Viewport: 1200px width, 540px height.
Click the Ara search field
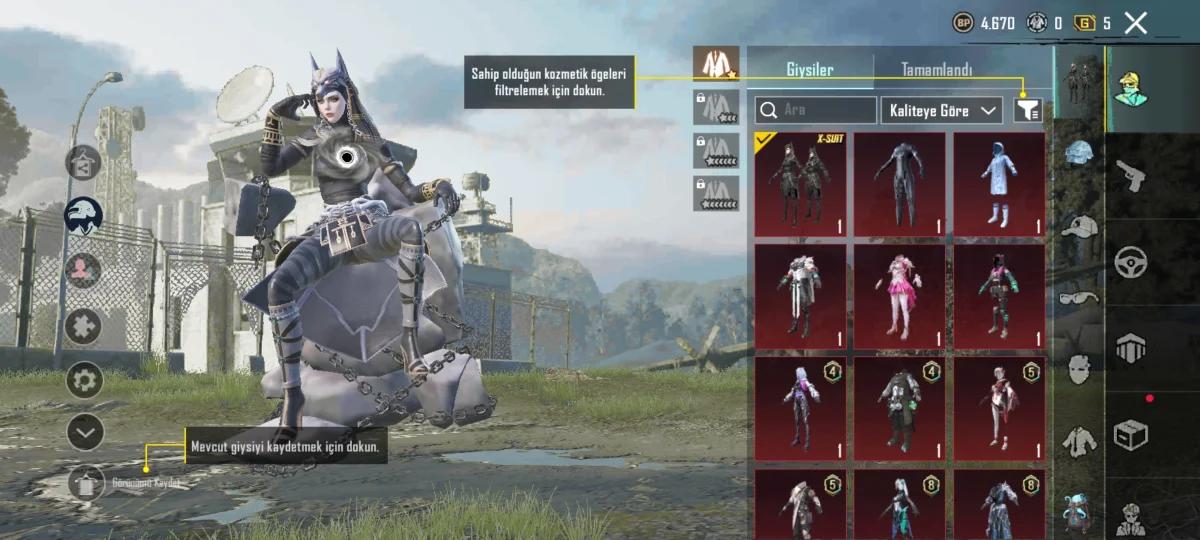coord(816,110)
